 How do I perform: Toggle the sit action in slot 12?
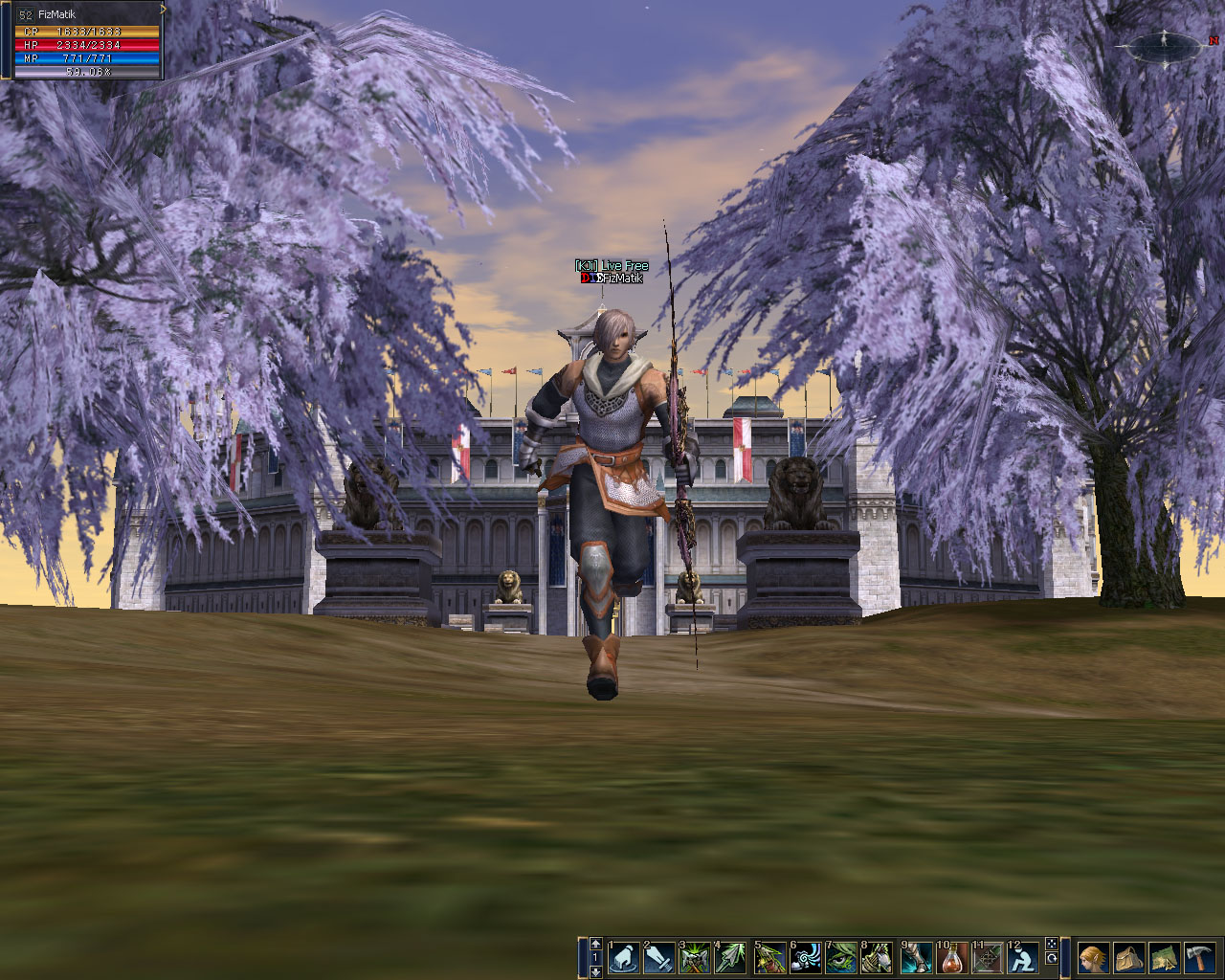pos(1023,958)
